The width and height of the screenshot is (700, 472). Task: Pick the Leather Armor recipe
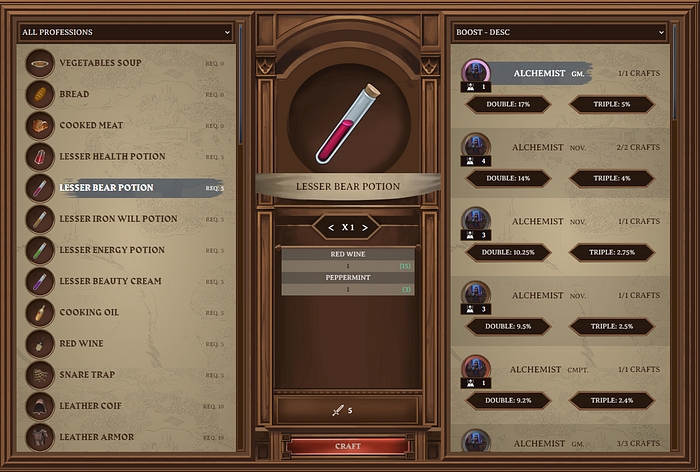point(95,437)
